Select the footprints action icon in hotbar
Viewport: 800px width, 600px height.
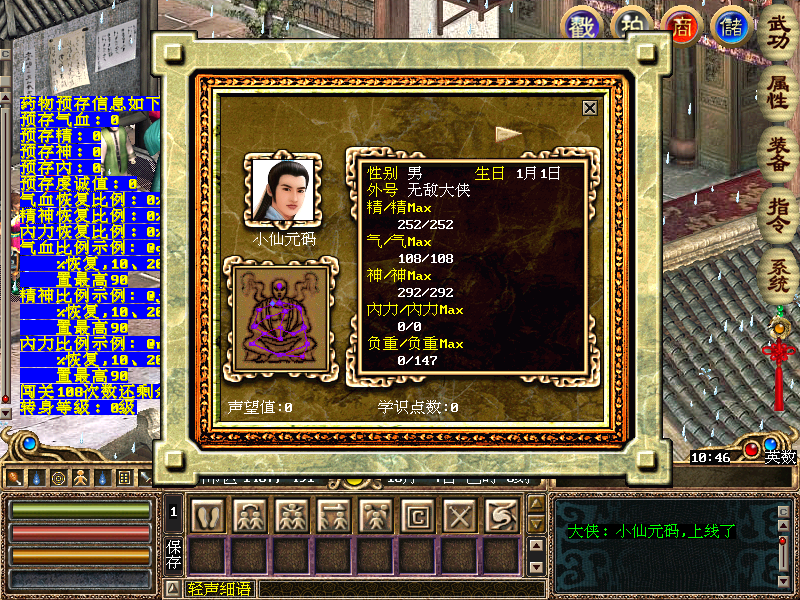tap(206, 516)
